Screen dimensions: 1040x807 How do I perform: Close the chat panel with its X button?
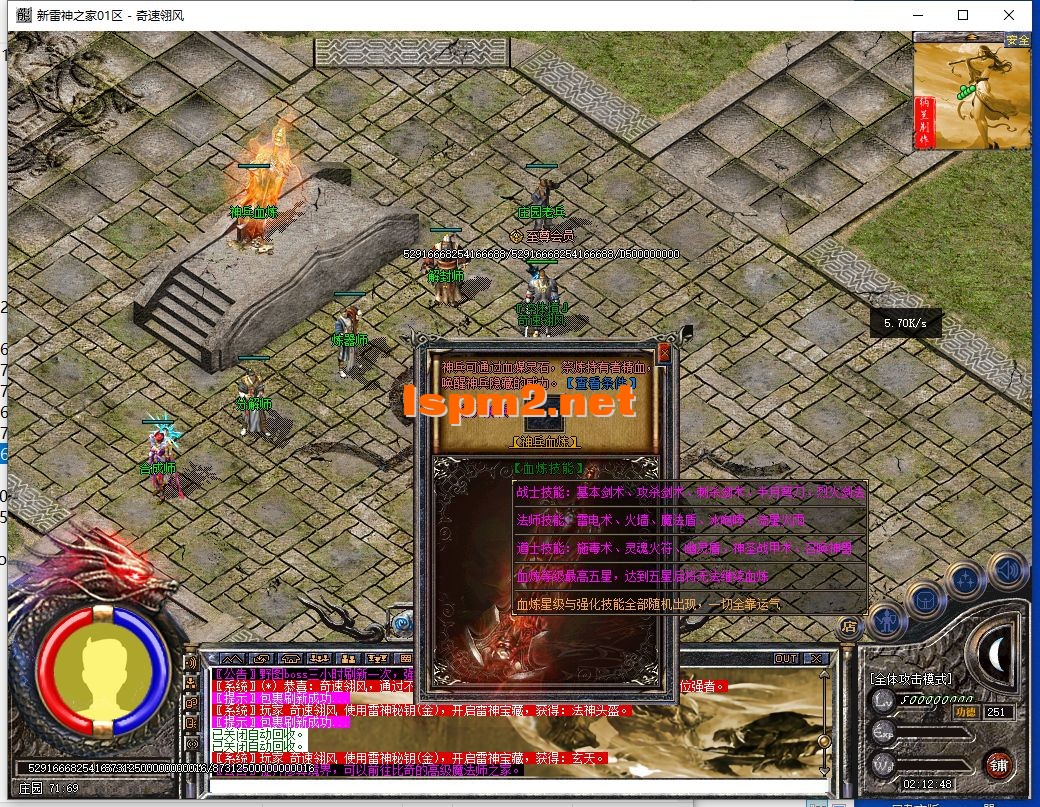coord(816,658)
